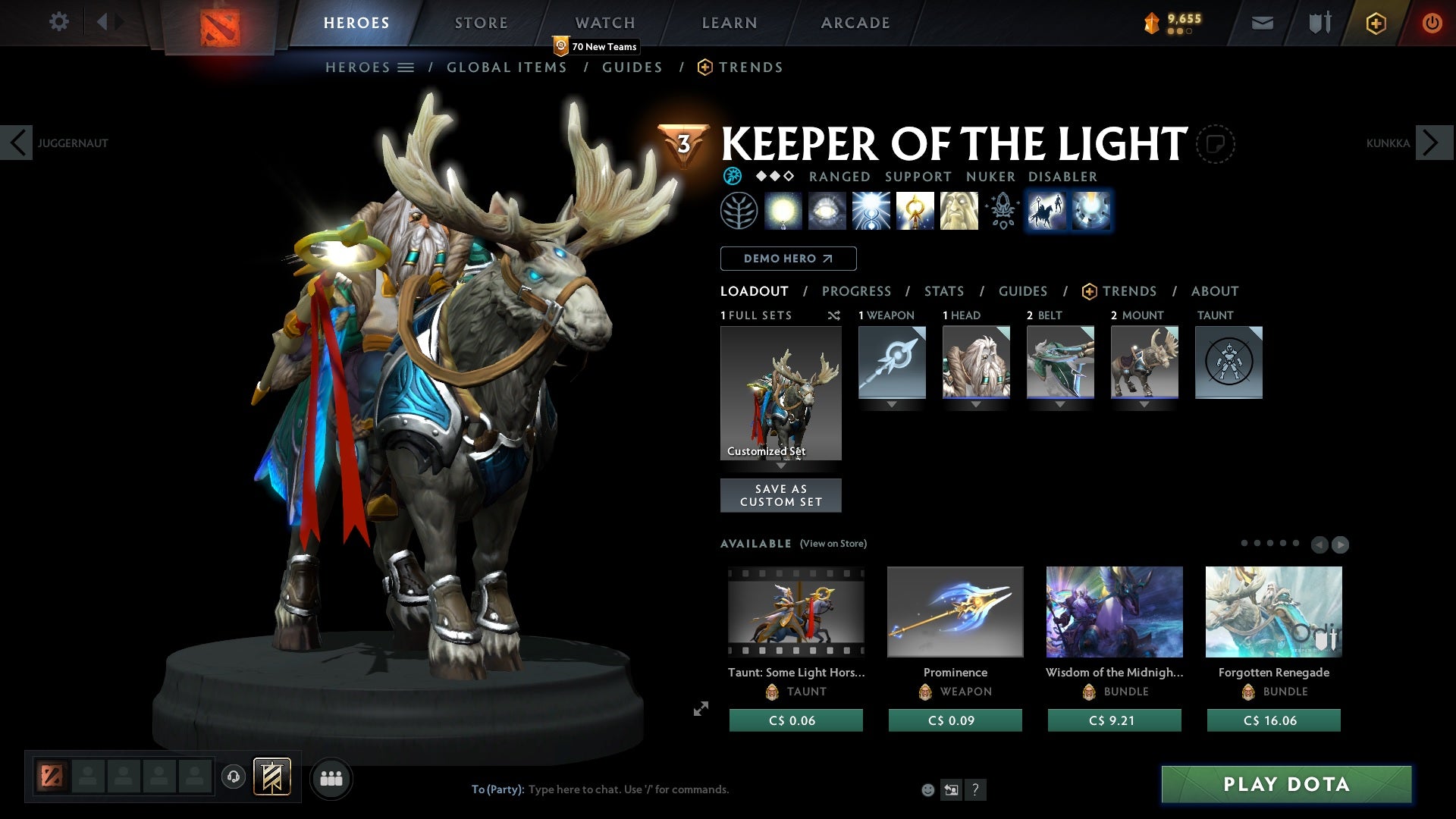Toggle shuffle for the Full Sets loadout
This screenshot has height=819, width=1456.
[x=834, y=315]
